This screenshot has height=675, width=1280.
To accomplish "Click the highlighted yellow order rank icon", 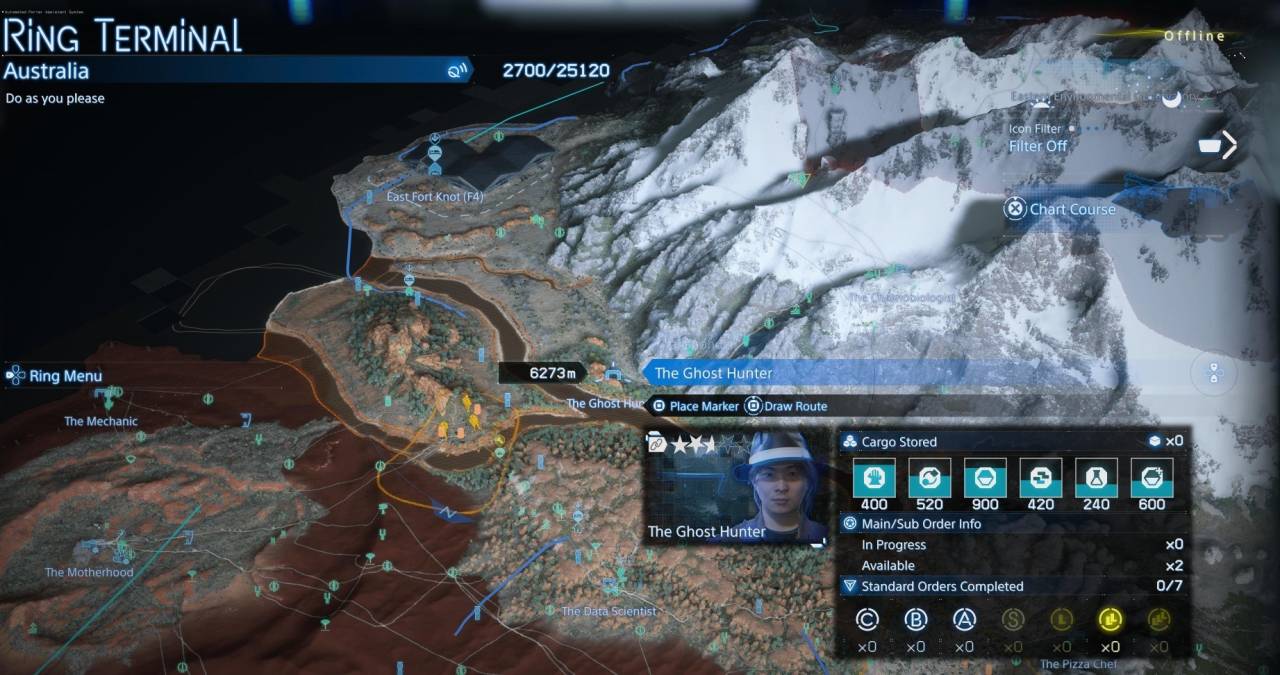I will click(1109, 620).
